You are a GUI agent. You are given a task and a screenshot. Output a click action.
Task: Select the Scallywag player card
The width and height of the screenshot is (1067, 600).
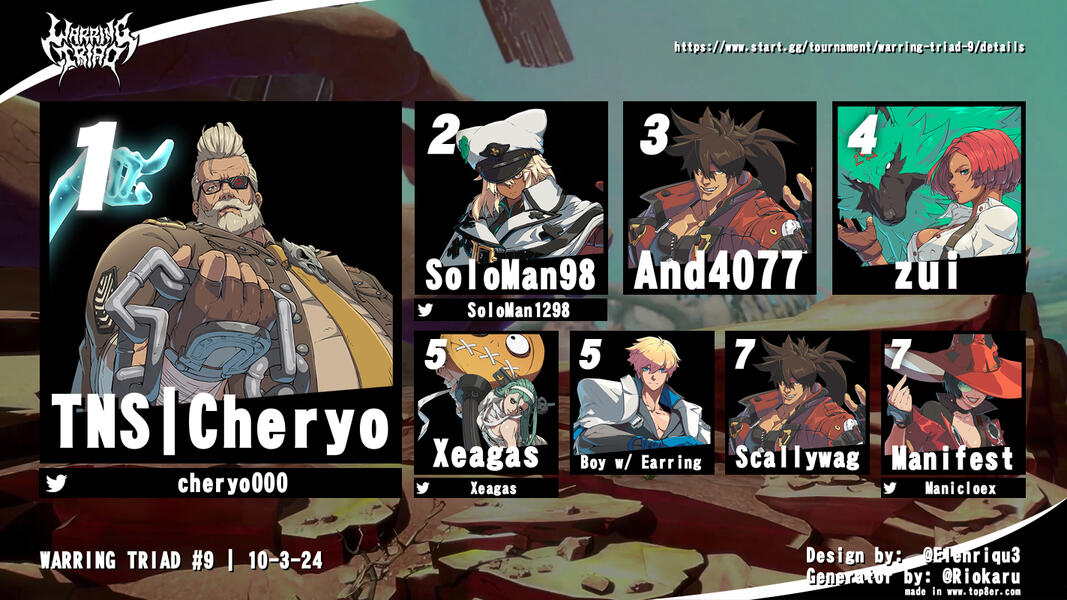click(x=798, y=403)
